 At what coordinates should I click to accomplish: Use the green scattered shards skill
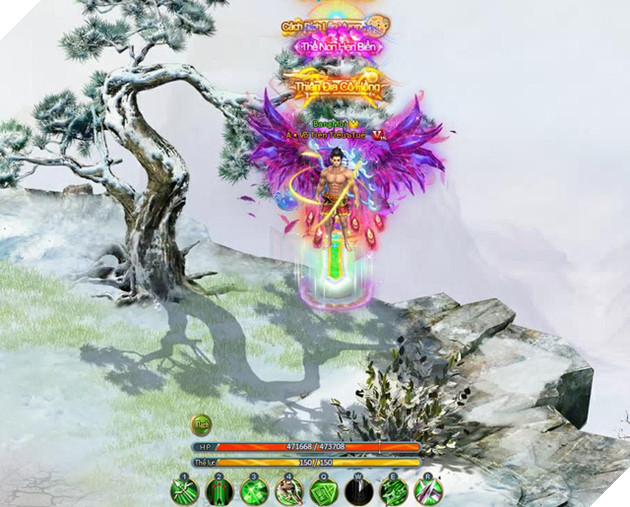pos(394,491)
